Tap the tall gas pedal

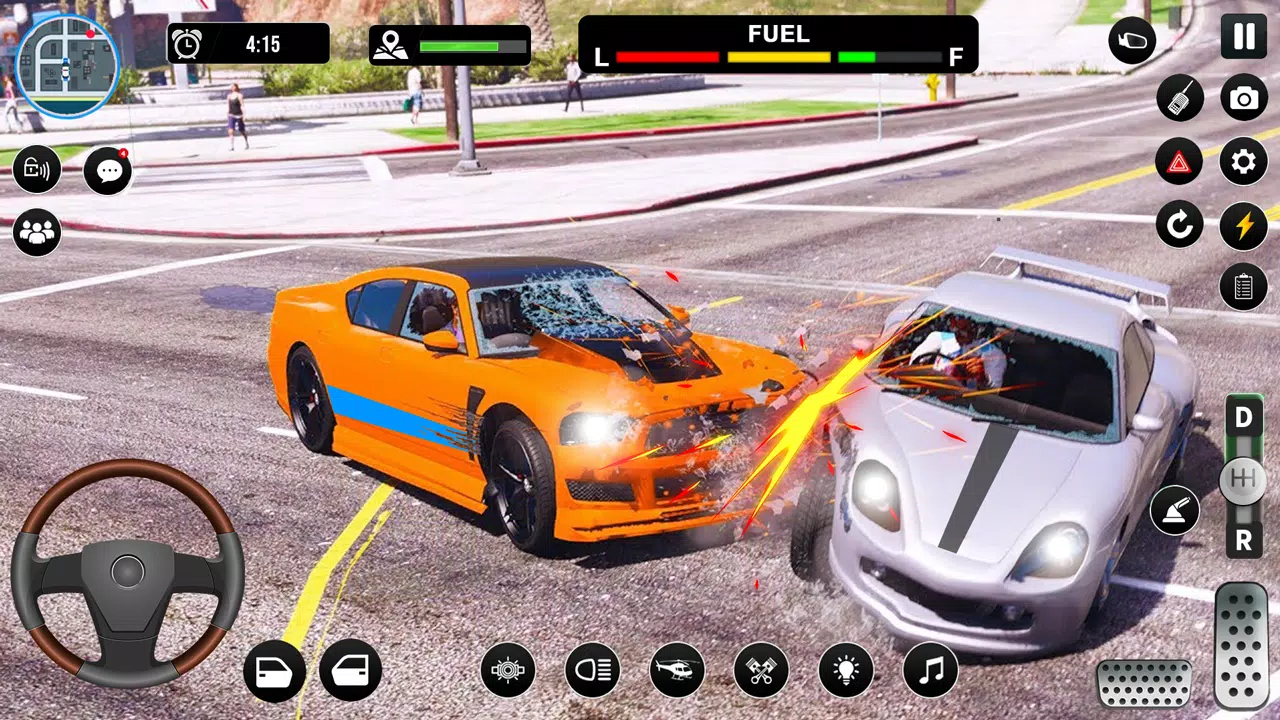[x=1241, y=646]
